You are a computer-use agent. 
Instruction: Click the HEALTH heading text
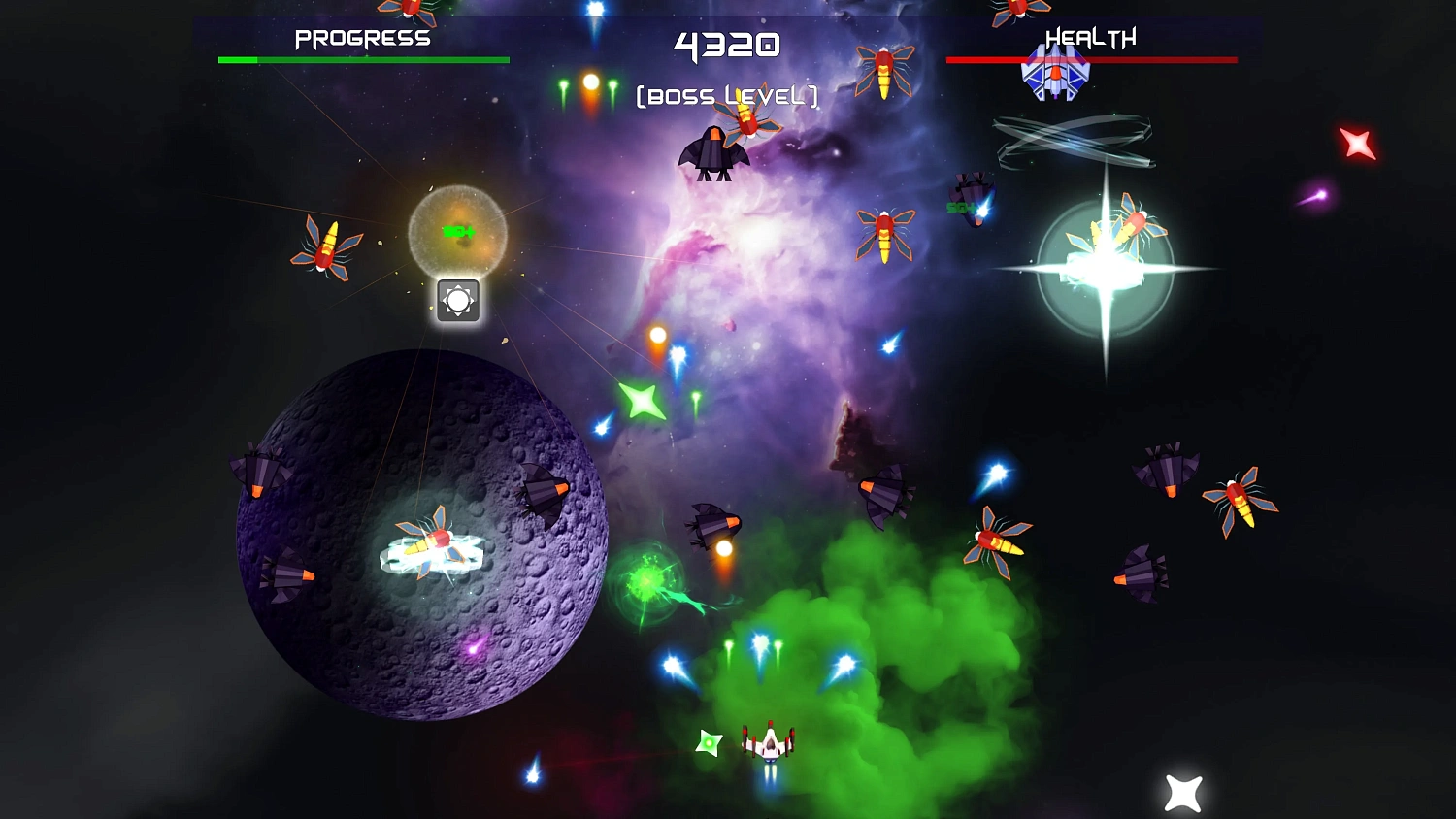[x=1089, y=37]
